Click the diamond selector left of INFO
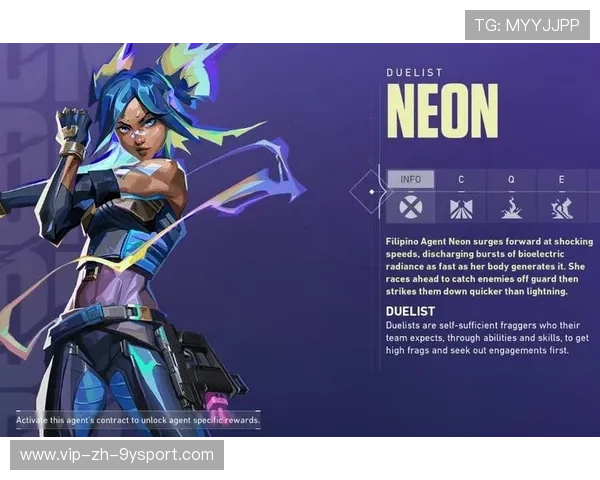The height and width of the screenshot is (480, 600). click(x=372, y=190)
